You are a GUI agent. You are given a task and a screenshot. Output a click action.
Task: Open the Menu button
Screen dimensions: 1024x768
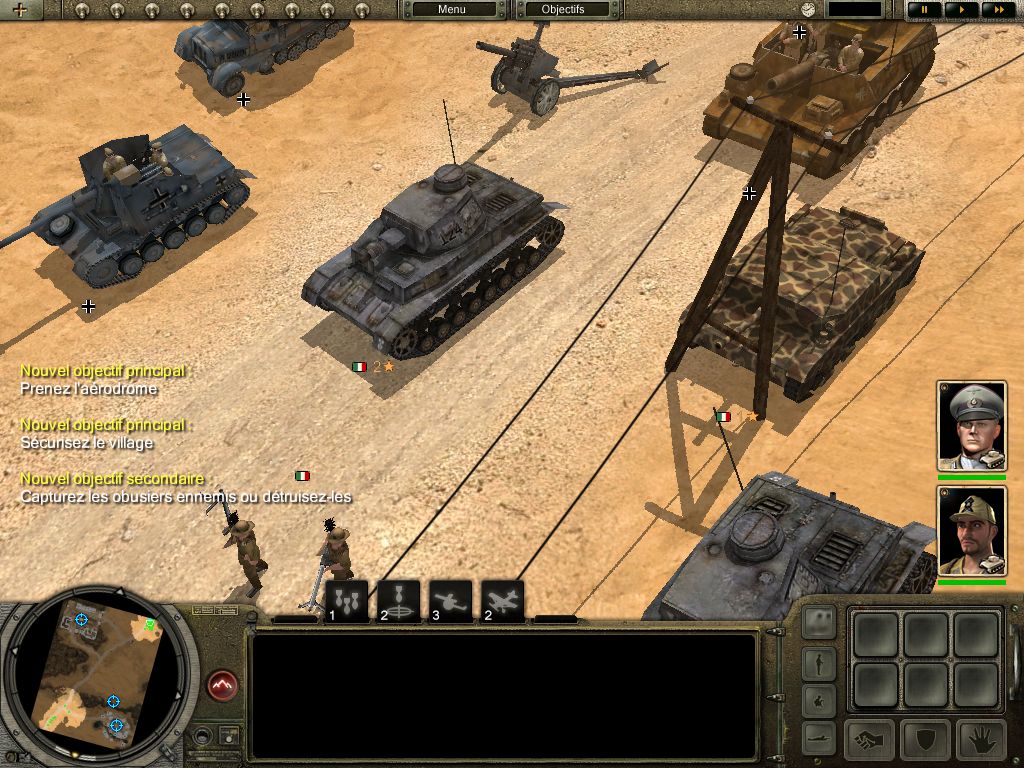[452, 10]
